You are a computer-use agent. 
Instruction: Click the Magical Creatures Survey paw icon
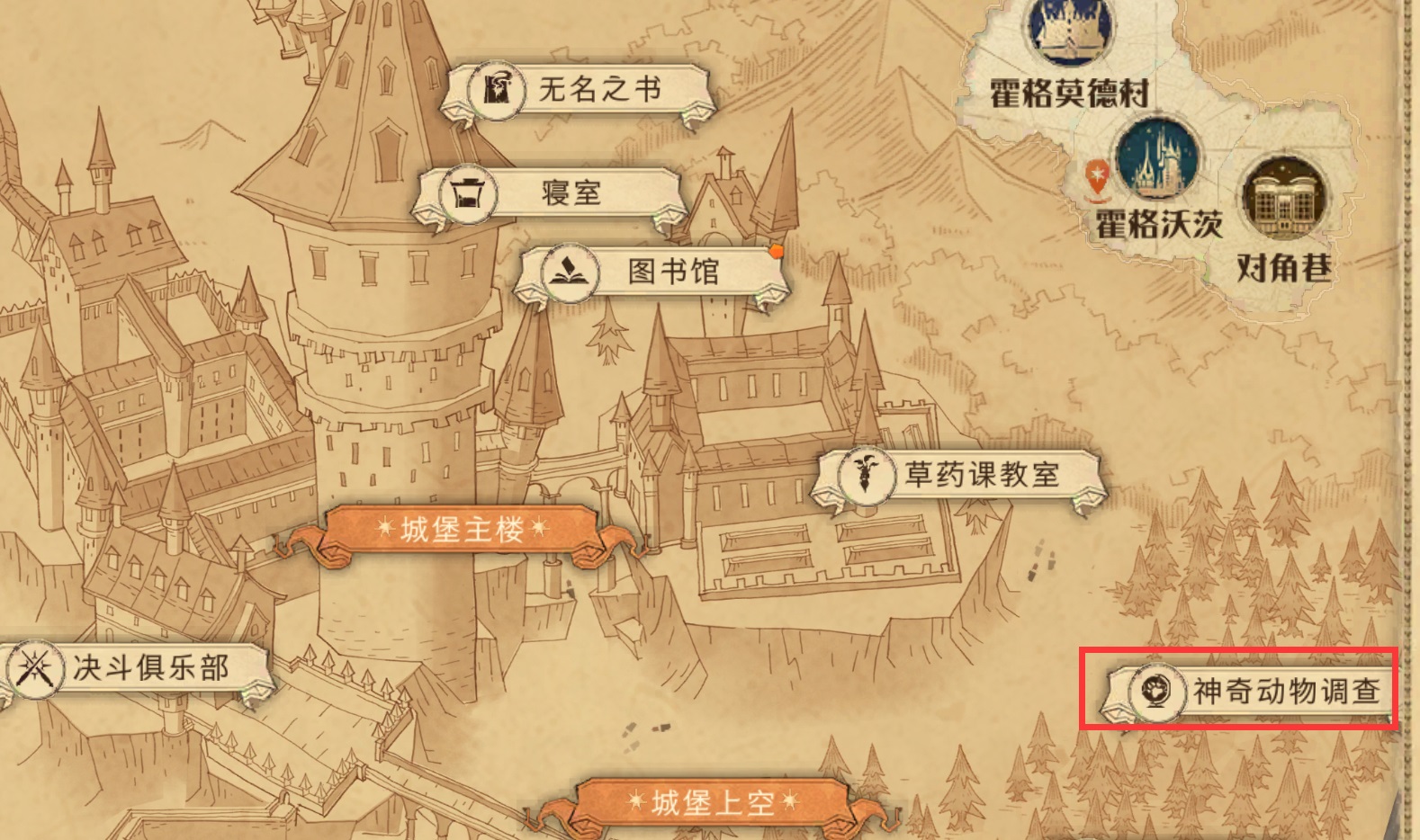[x=1159, y=691]
